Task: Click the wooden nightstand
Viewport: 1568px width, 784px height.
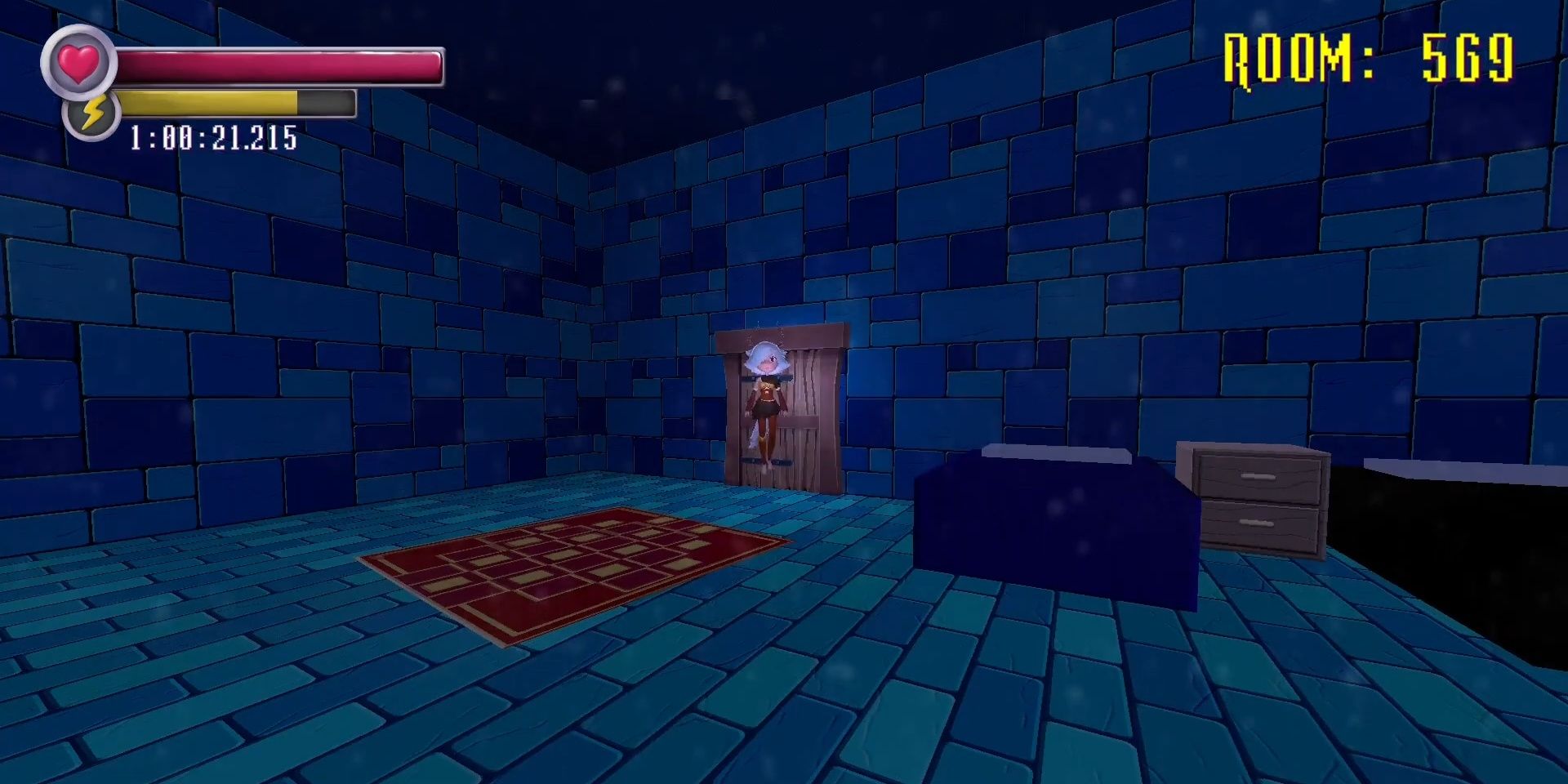Action: 1258,498
